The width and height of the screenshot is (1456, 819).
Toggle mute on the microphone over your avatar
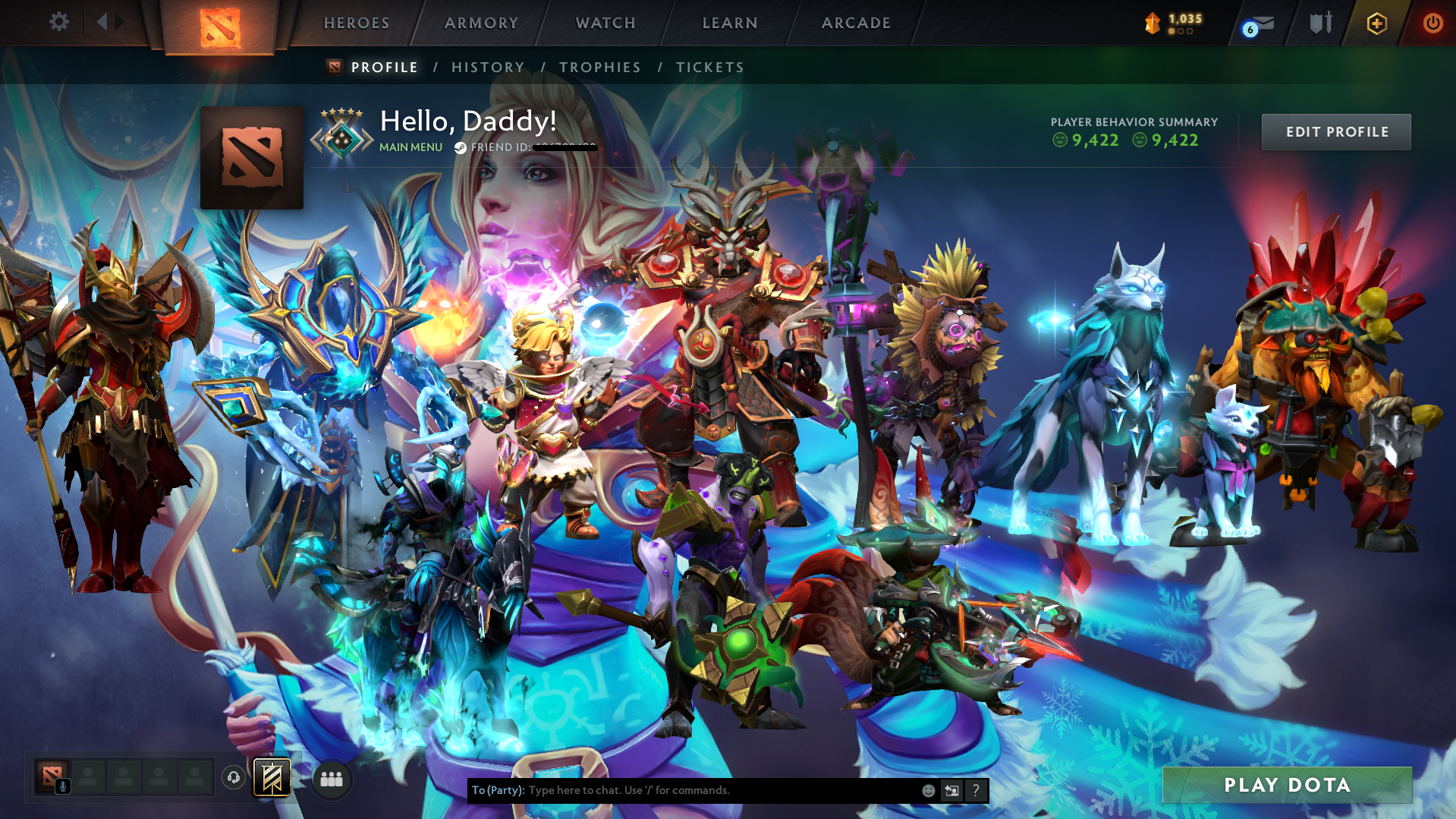coord(63,786)
